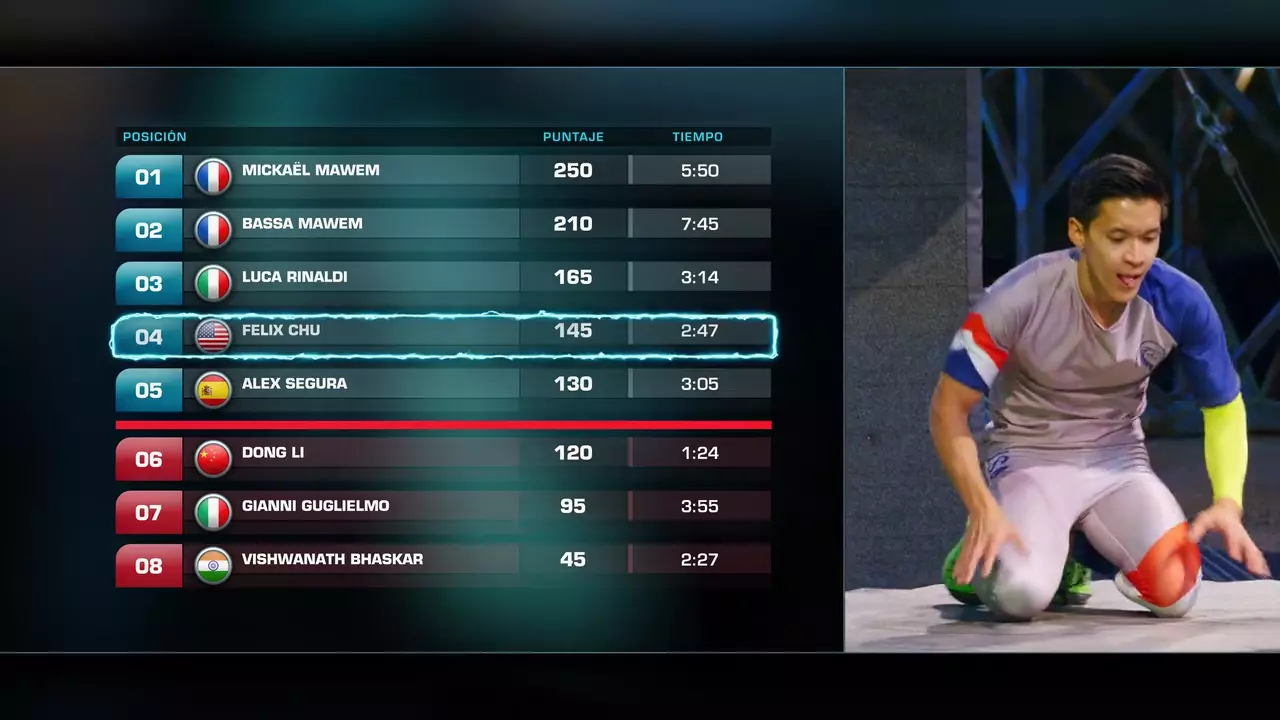This screenshot has width=1280, height=720.
Task: Click Luca Rinaldi's third place entry
Action: point(443,277)
